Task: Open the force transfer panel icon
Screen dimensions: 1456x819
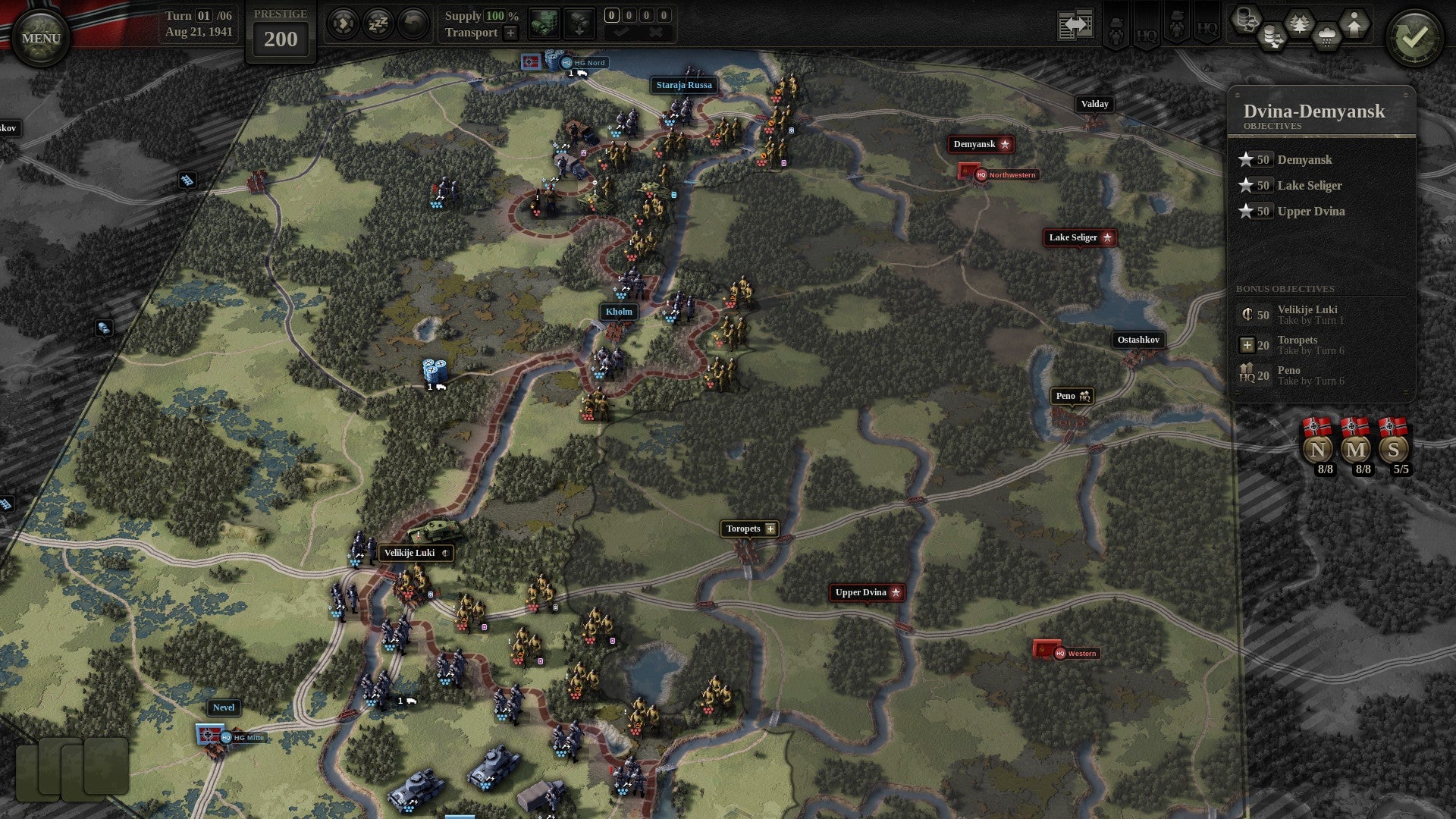Action: click(1074, 24)
